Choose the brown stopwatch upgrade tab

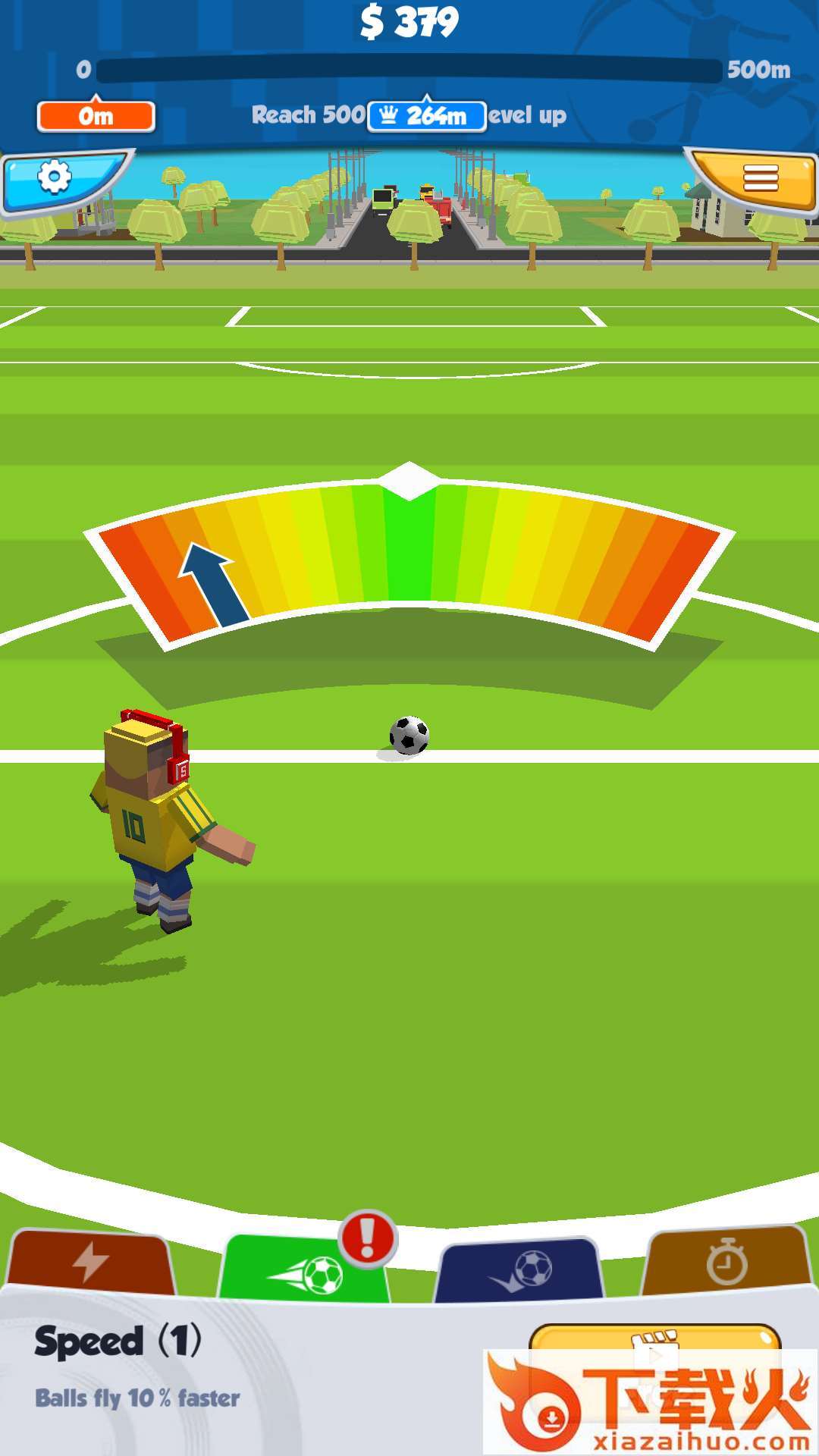[x=726, y=1261]
